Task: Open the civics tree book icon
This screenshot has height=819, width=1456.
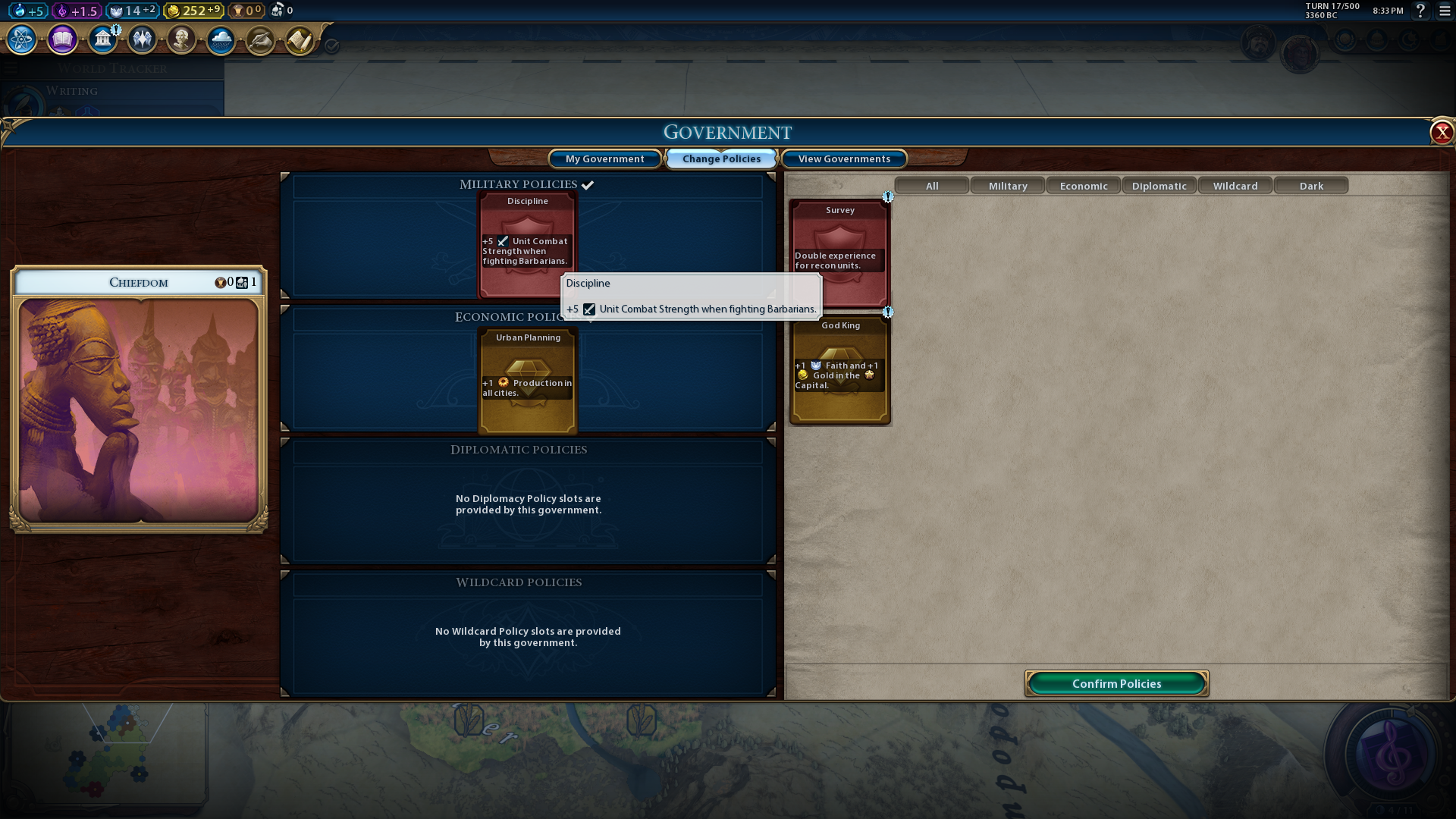Action: [62, 39]
